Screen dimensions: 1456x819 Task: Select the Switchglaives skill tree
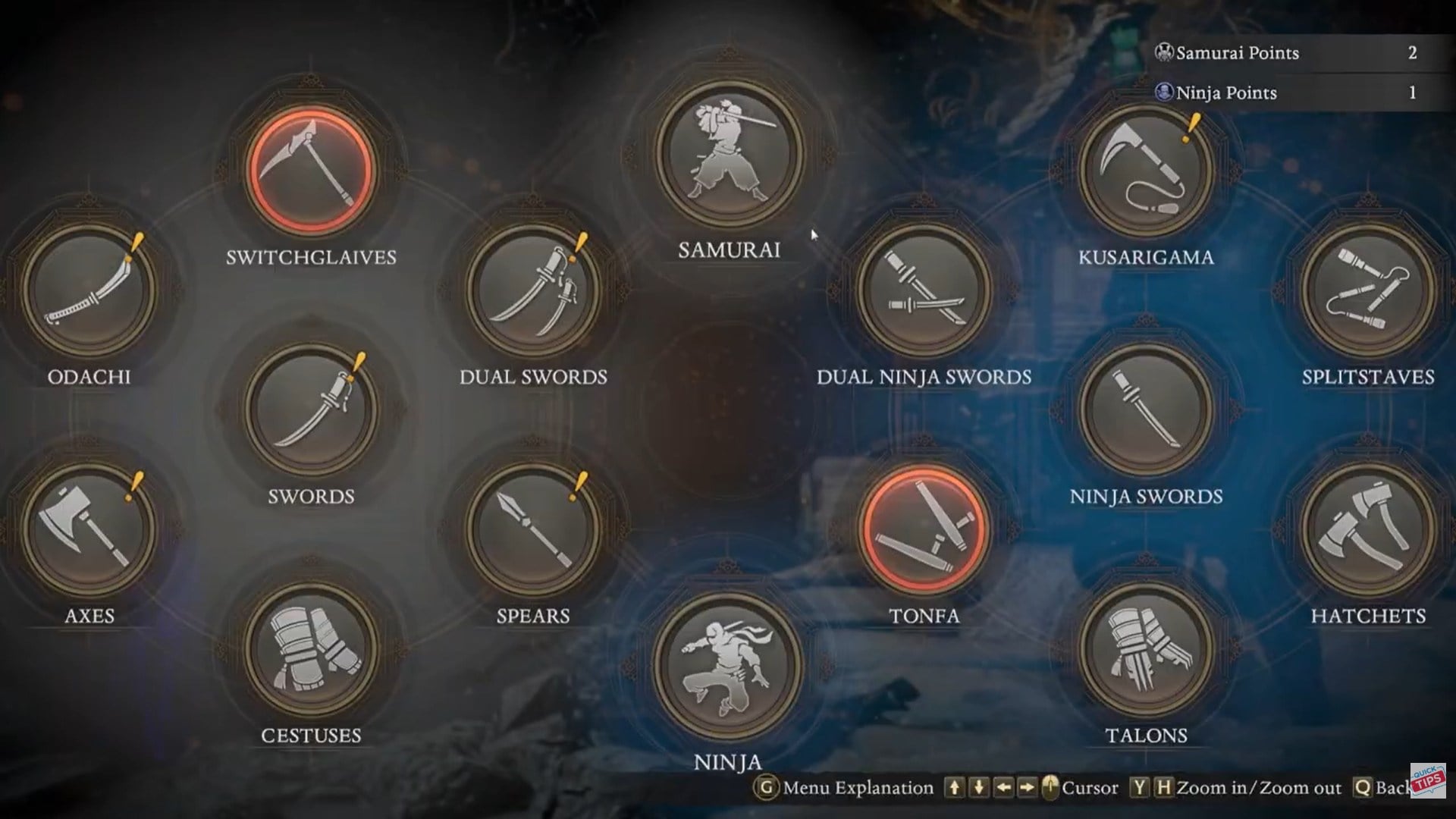[311, 170]
